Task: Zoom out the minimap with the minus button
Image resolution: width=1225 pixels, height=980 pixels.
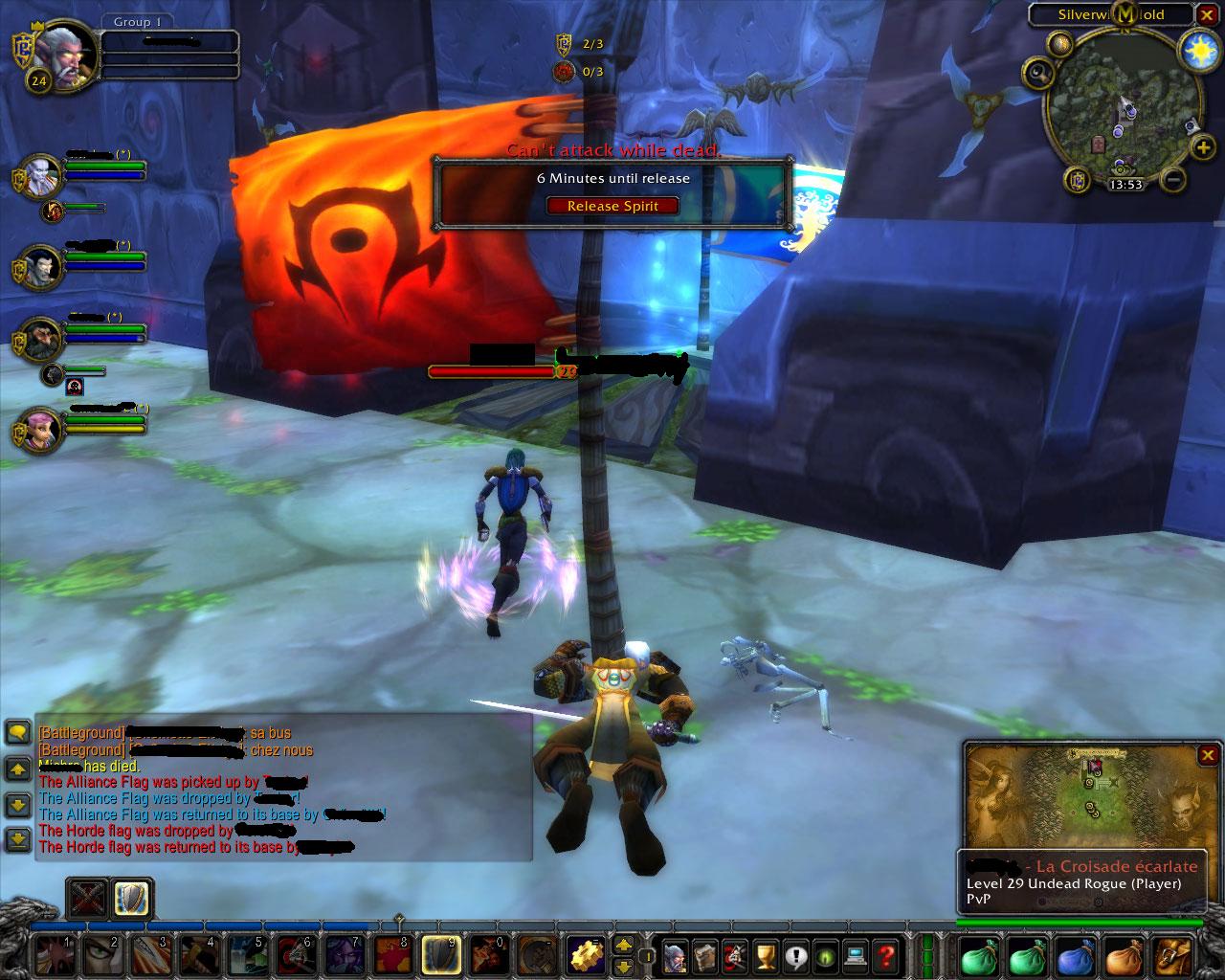Action: pos(1176,179)
